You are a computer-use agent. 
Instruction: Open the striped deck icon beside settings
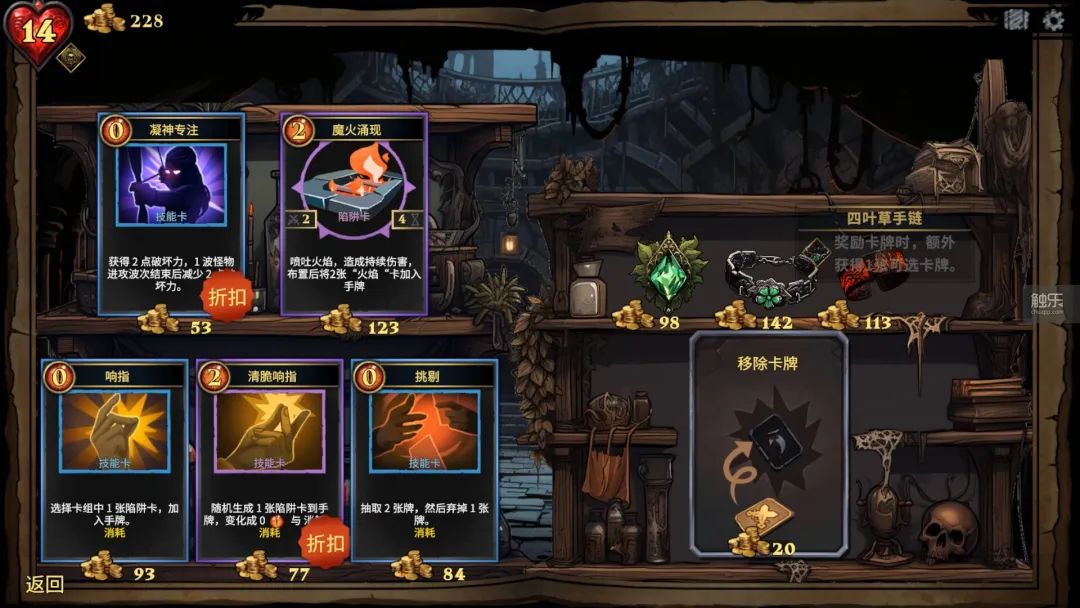click(1016, 19)
